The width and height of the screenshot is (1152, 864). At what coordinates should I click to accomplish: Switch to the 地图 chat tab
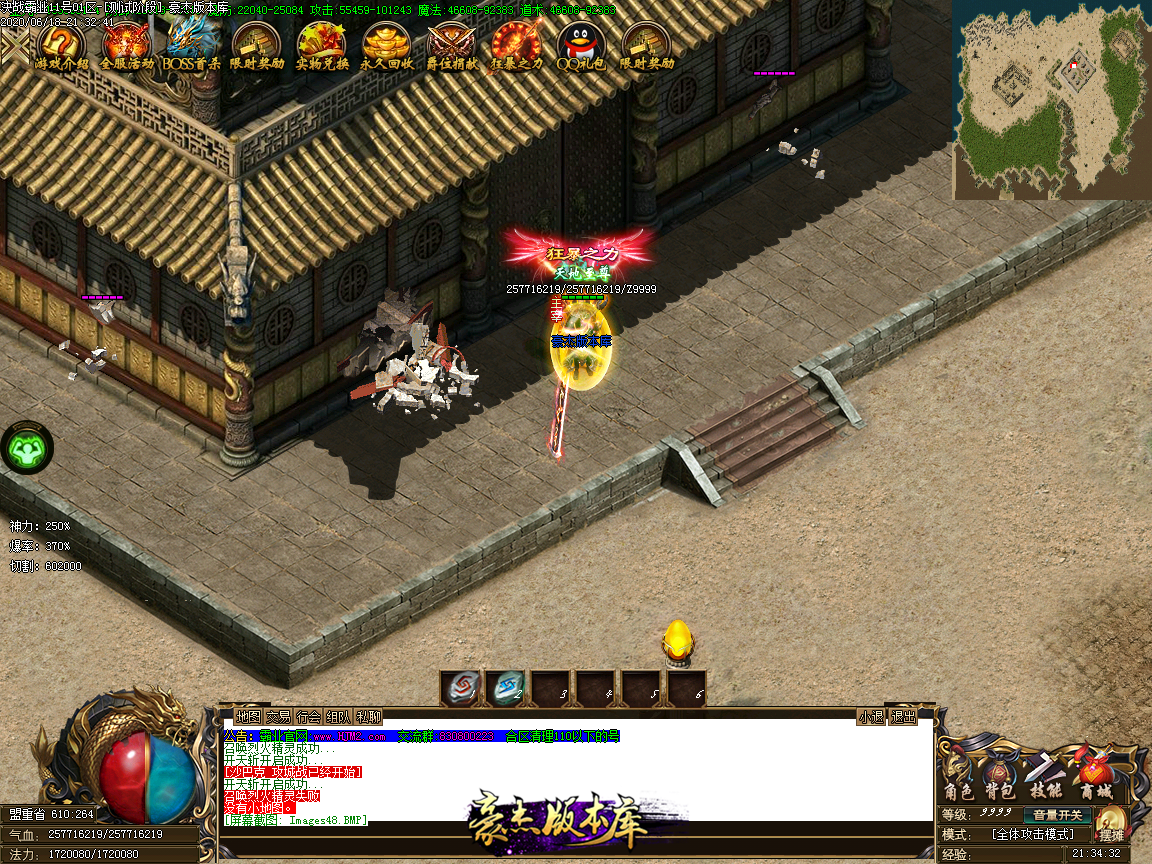pos(248,717)
